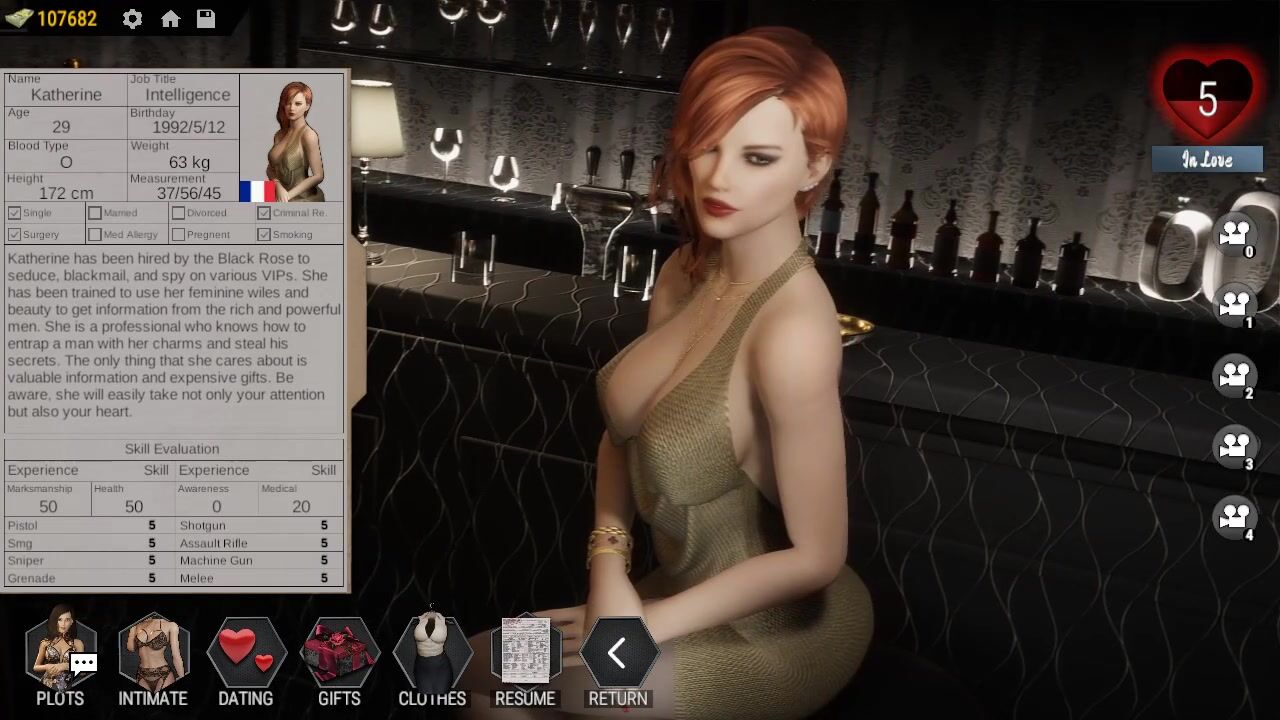Save game with the floppy disk icon
The image size is (1280, 720).
click(206, 19)
